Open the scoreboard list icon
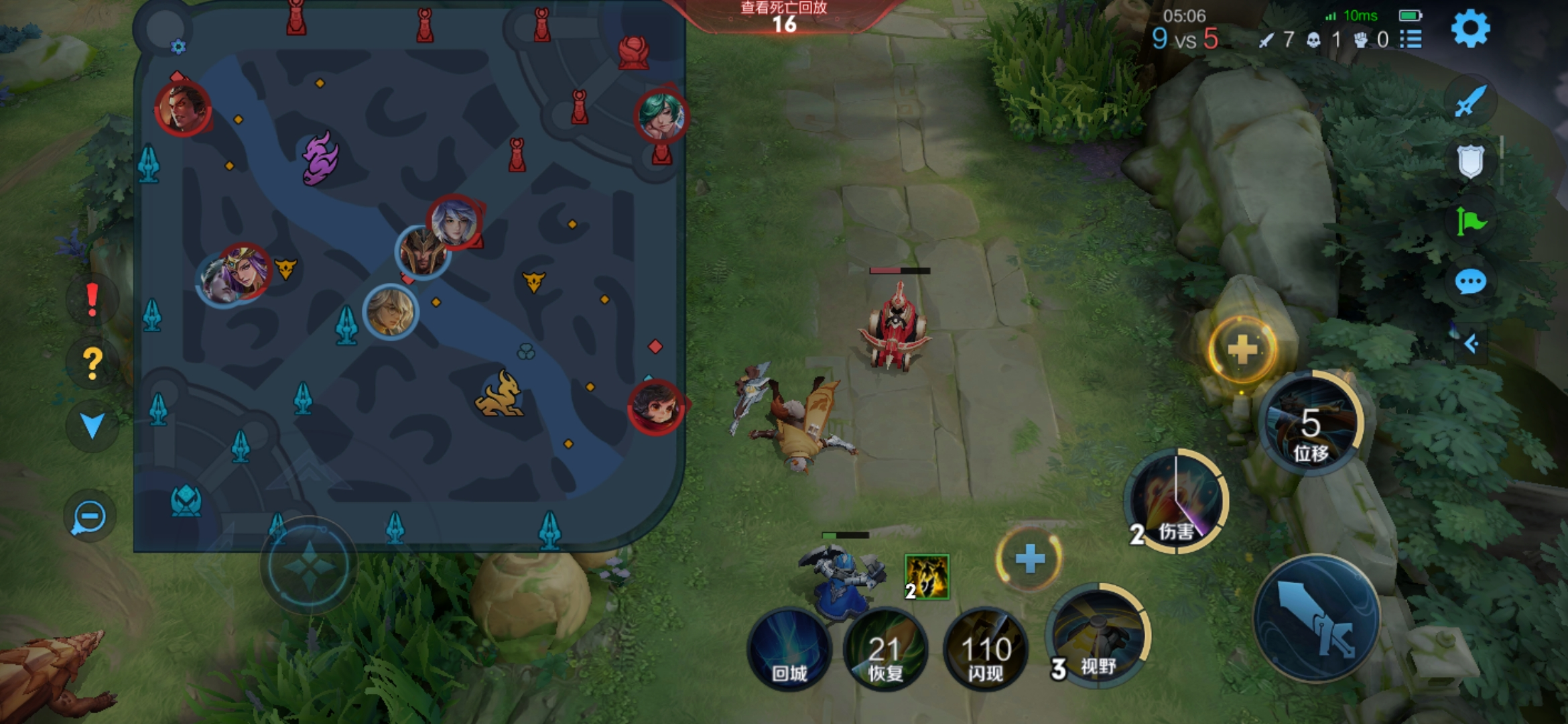The height and width of the screenshot is (724, 1568). [1411, 40]
